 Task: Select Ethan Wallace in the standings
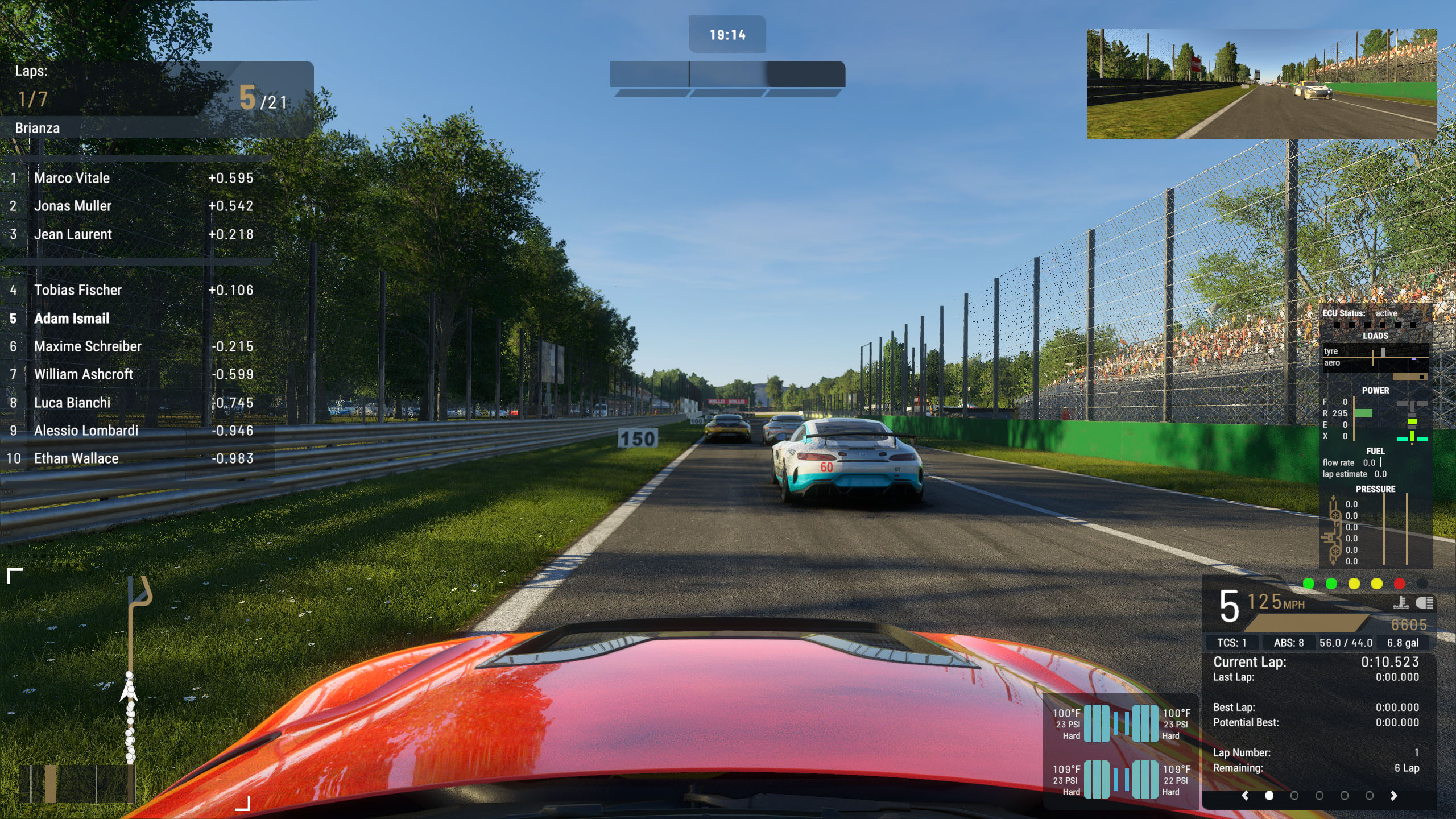[76, 458]
